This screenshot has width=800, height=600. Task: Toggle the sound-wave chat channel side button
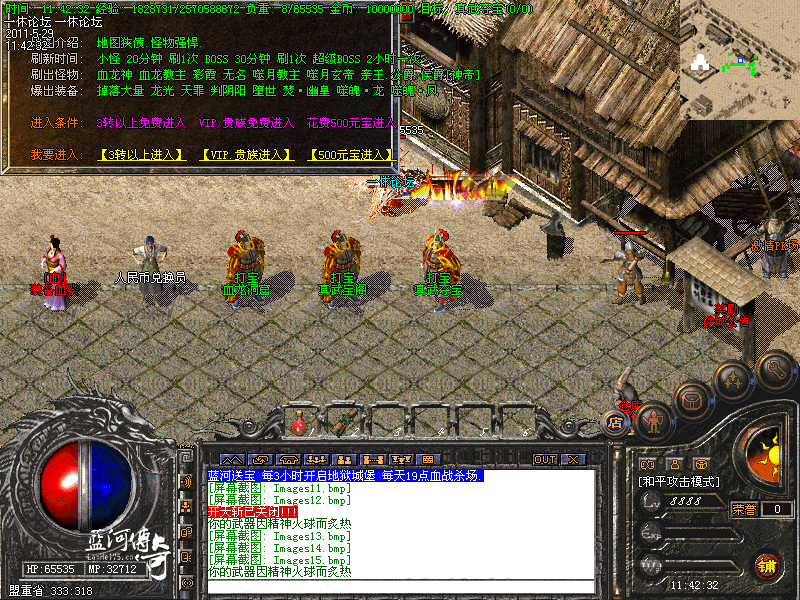[x=186, y=482]
